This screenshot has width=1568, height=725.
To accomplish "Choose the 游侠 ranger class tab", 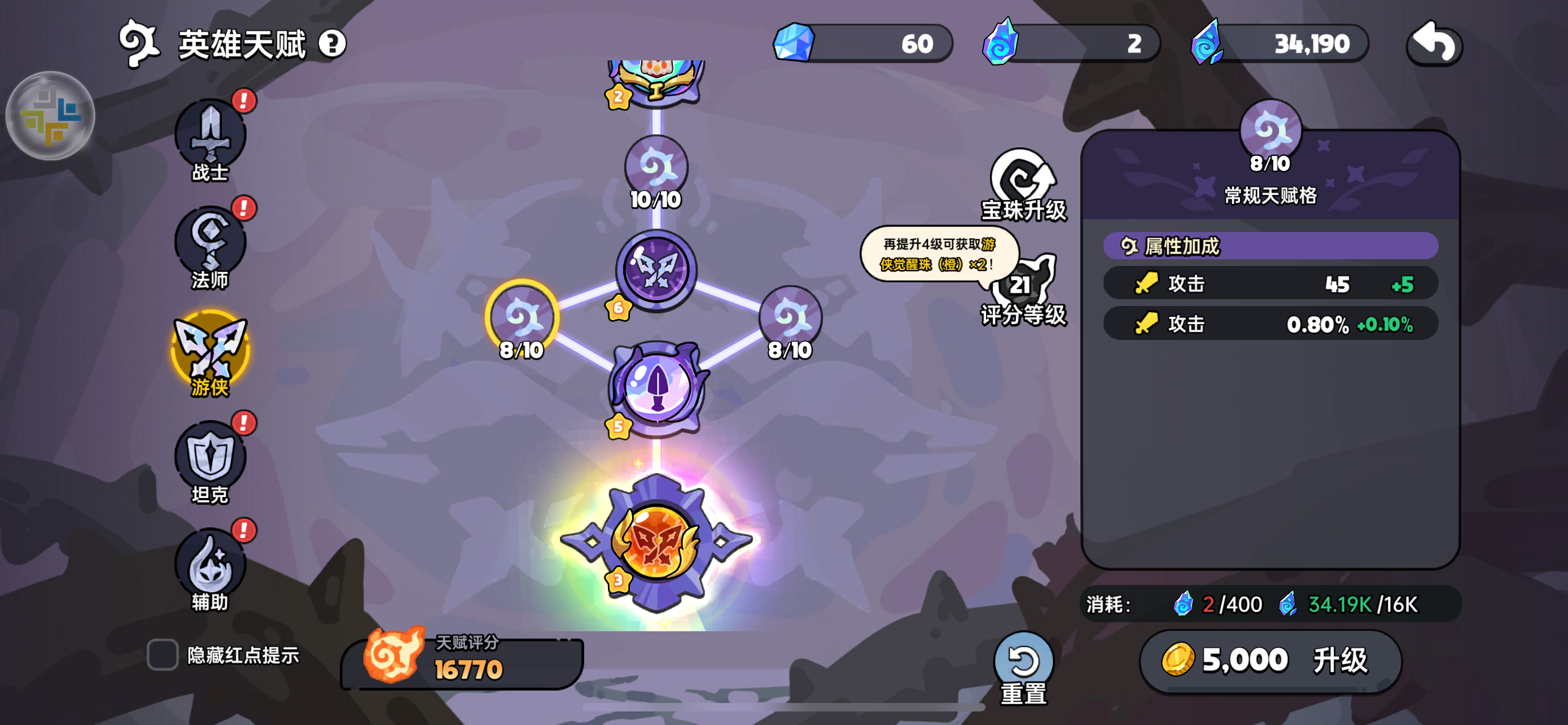I will pos(210,352).
